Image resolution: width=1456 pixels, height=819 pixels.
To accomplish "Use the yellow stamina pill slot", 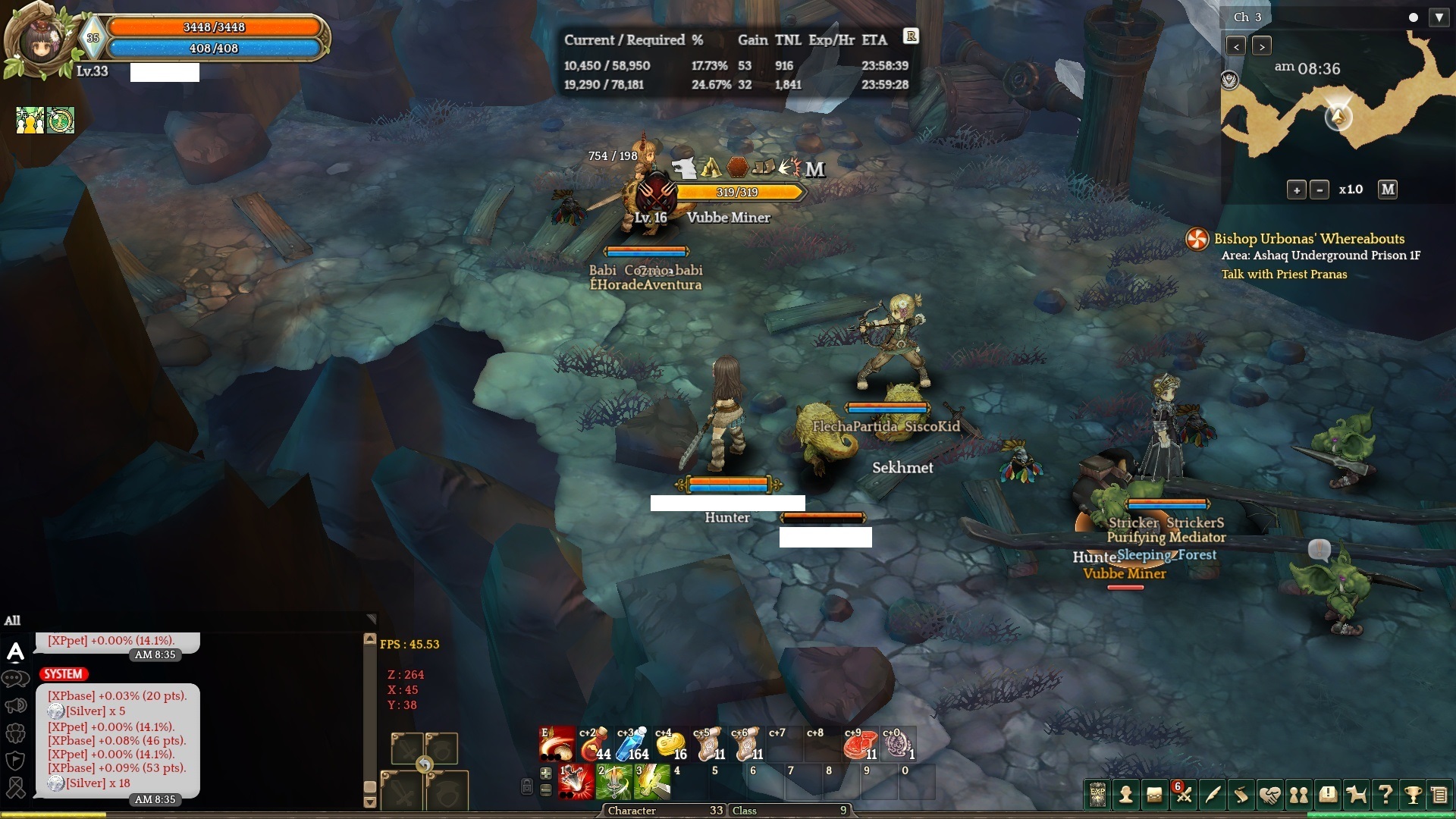I will [670, 745].
